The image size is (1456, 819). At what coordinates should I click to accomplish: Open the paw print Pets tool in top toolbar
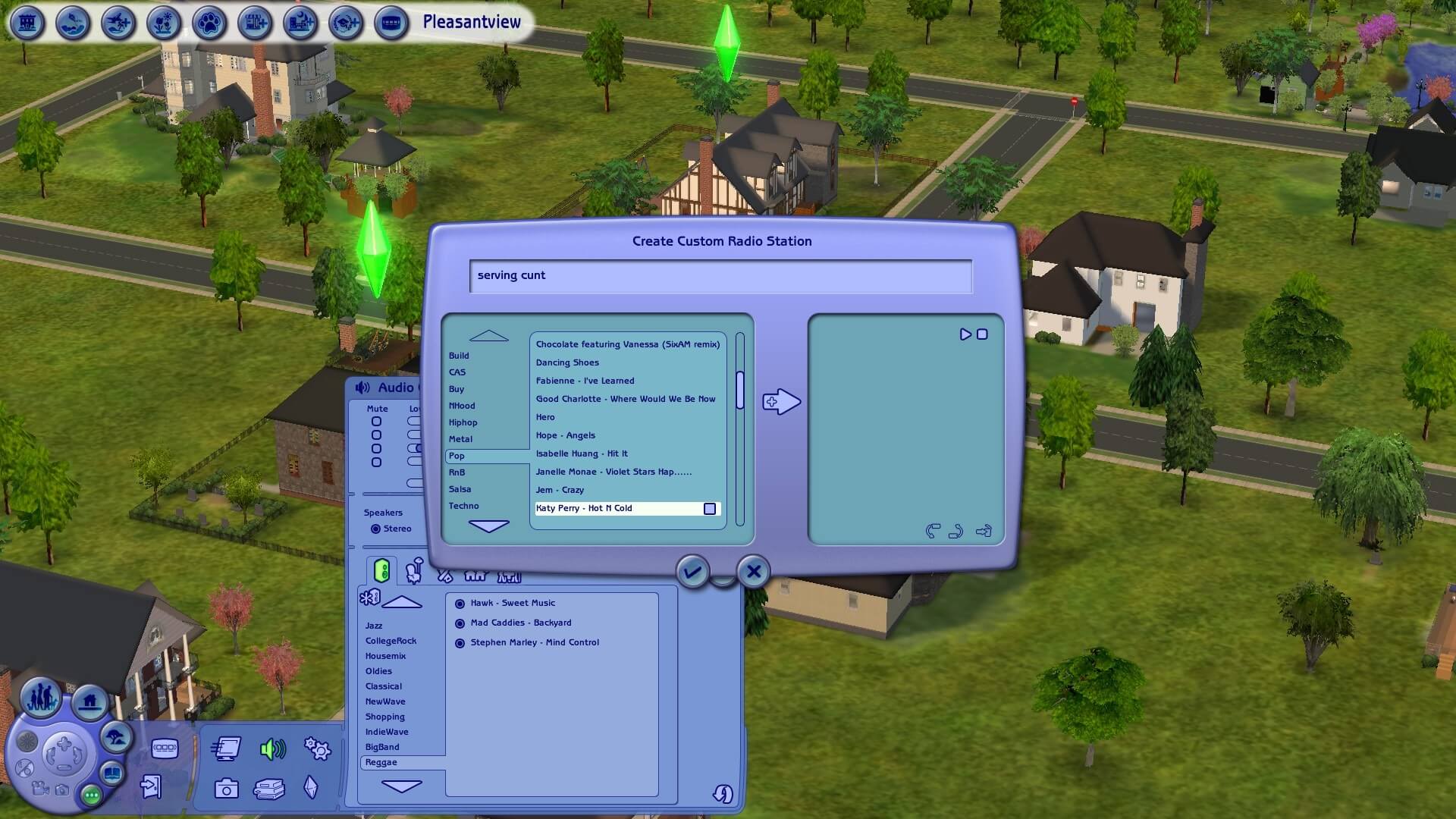point(209,24)
